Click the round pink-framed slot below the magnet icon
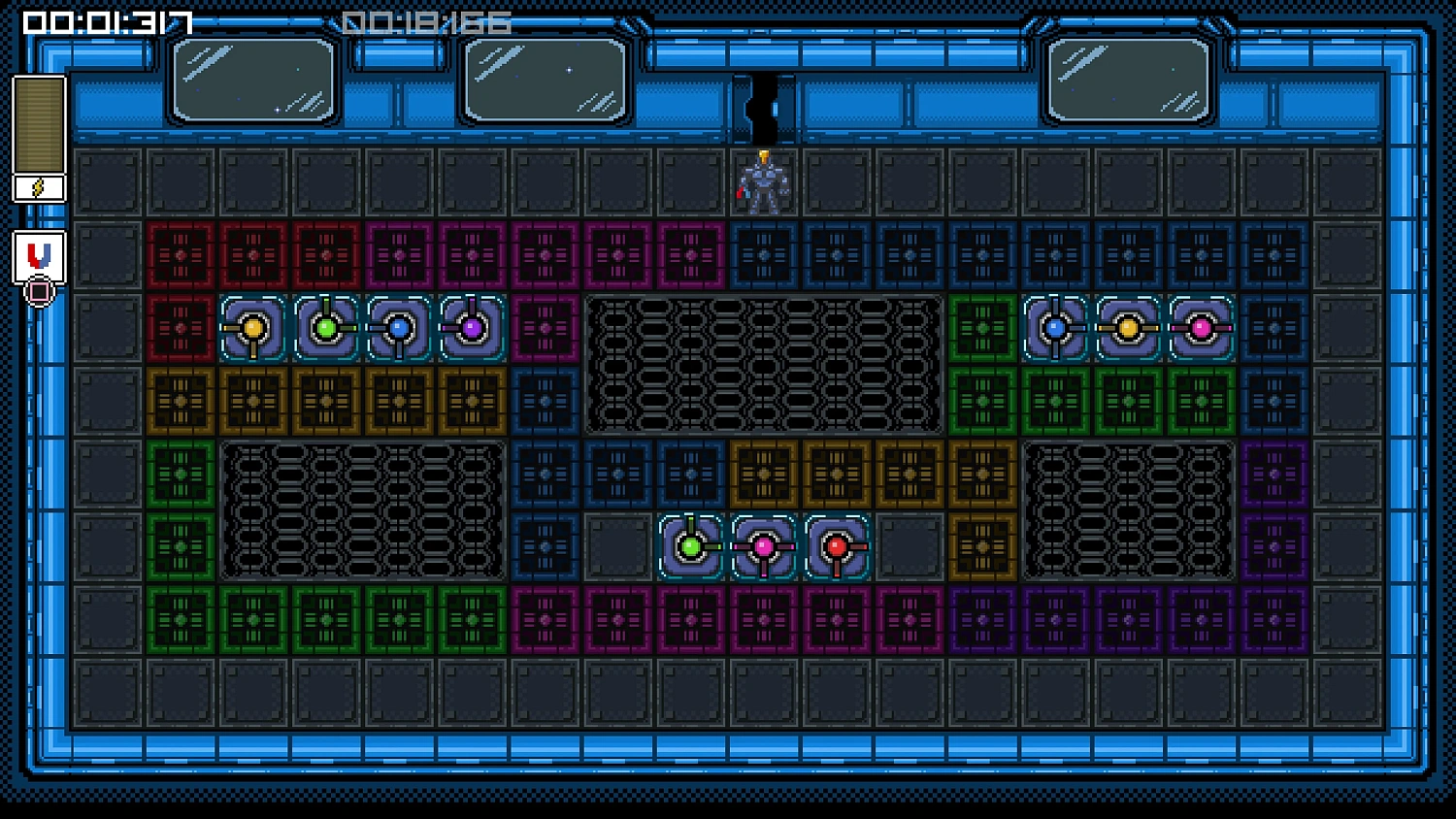 point(37,292)
